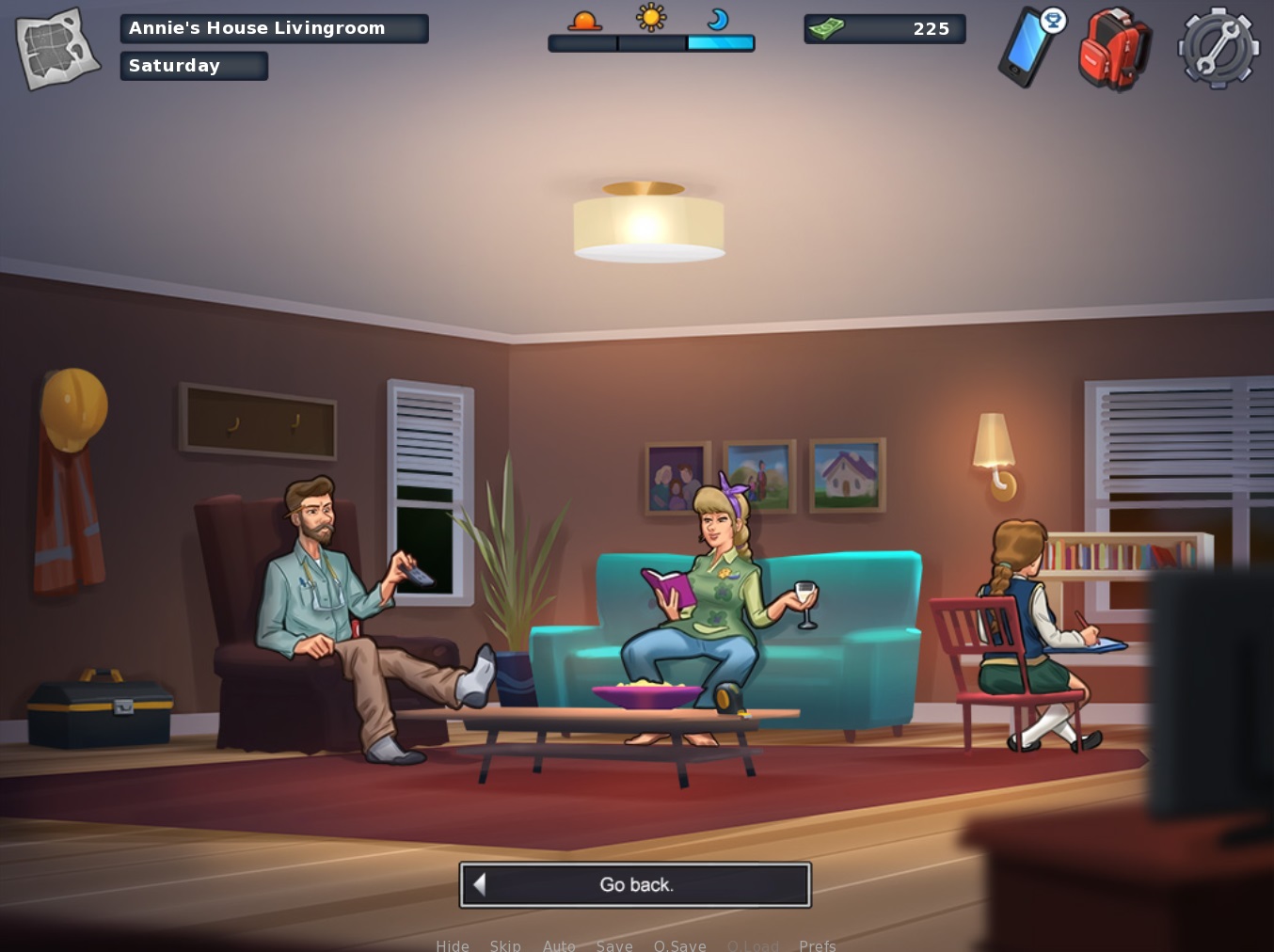Quick save with Q.Save

tap(679, 944)
